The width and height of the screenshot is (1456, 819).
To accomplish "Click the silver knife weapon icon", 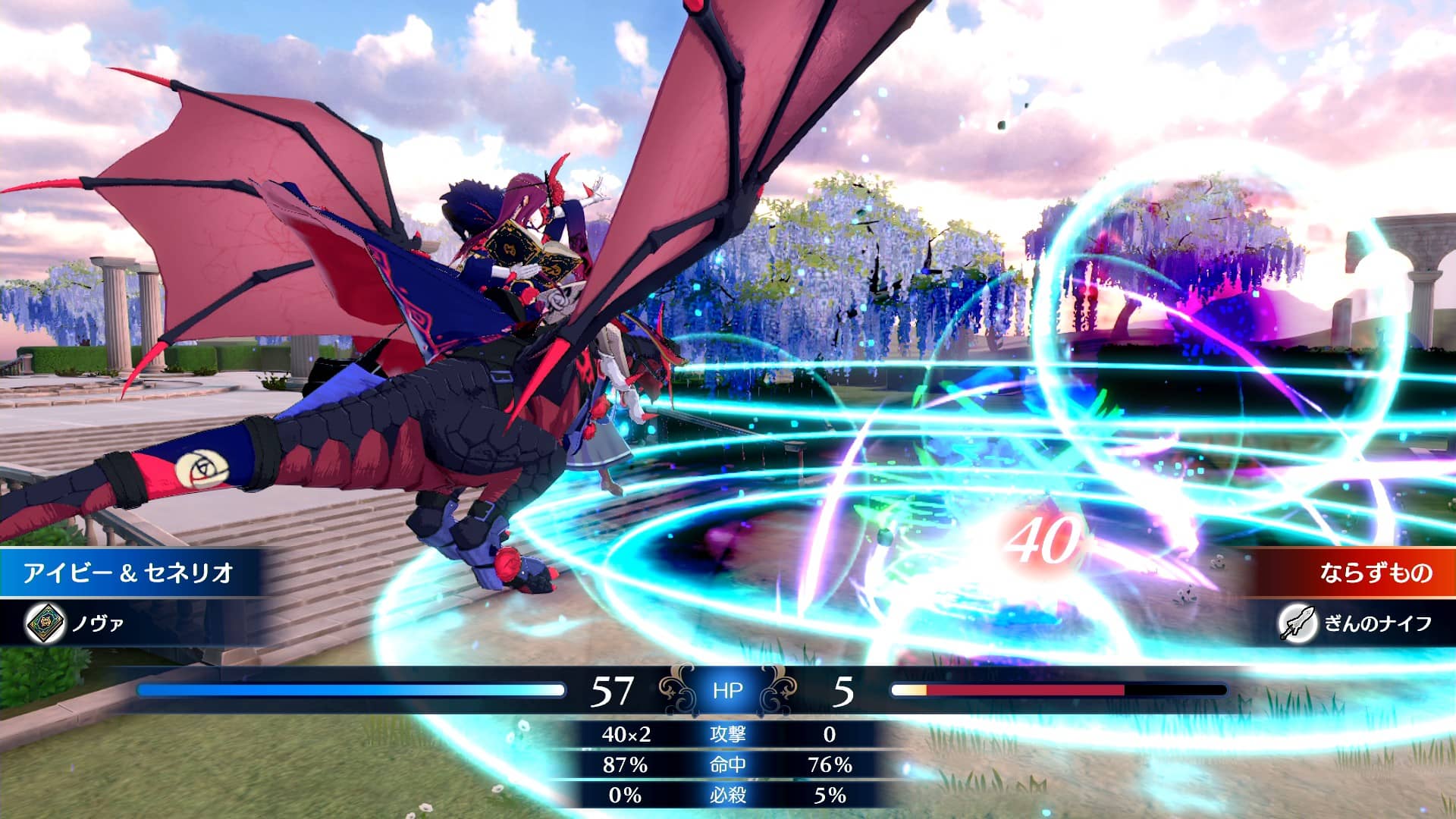I will point(1296,623).
